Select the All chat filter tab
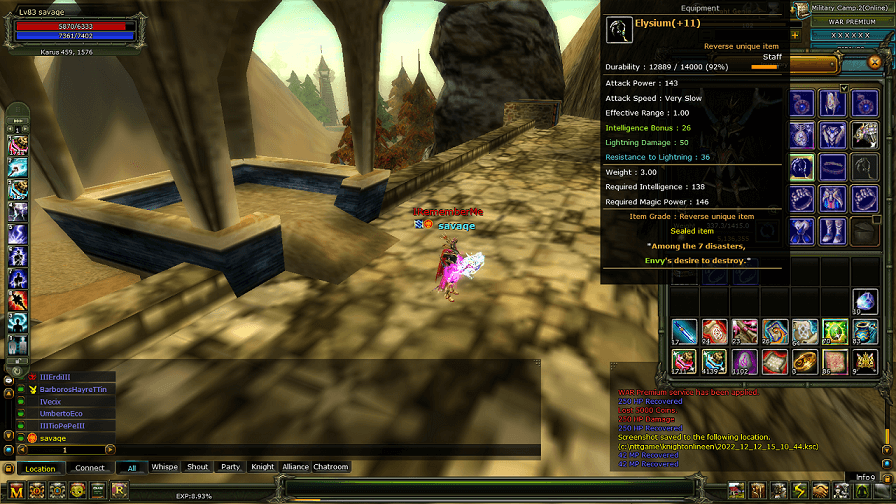This screenshot has height=504, width=896. pyautogui.click(x=132, y=467)
